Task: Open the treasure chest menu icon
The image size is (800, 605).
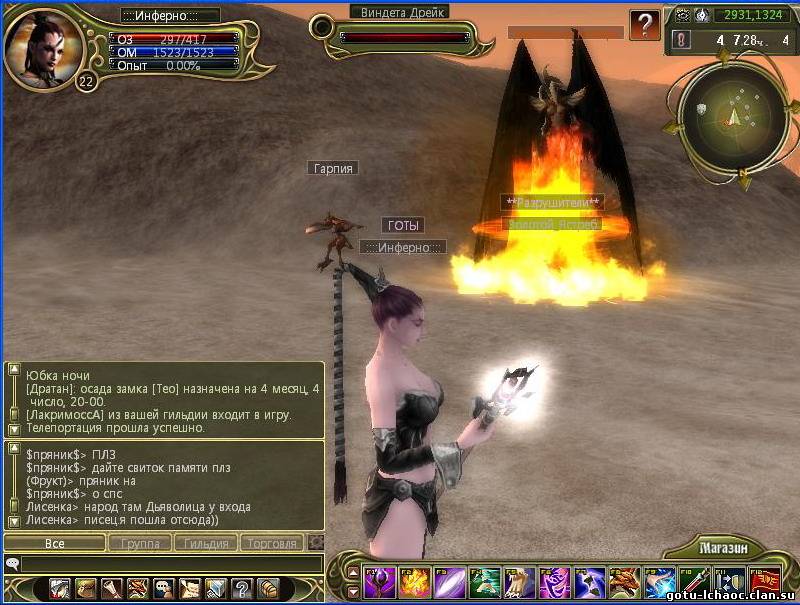Action: 267,588
